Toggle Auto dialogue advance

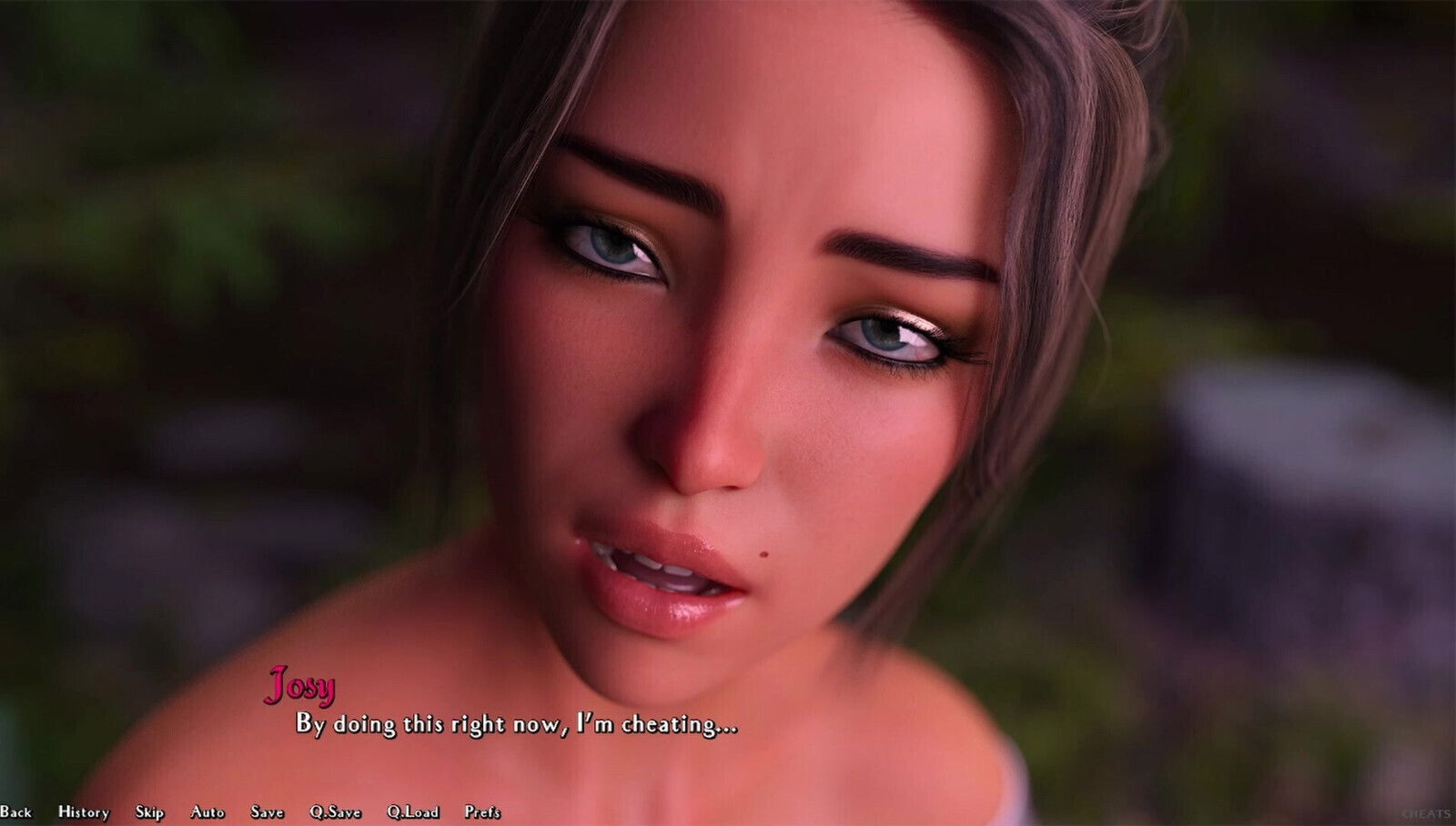pyautogui.click(x=207, y=812)
